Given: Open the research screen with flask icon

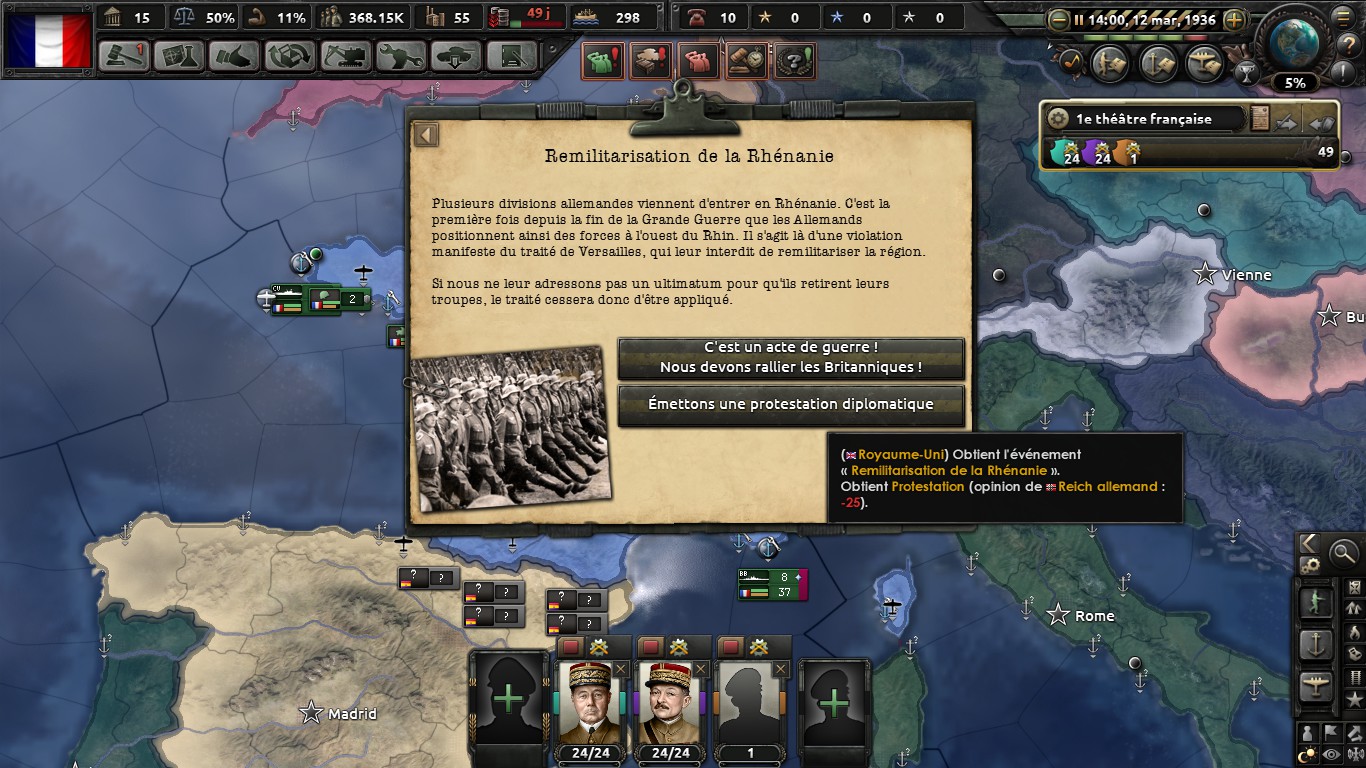Looking at the screenshot, I should click(179, 56).
